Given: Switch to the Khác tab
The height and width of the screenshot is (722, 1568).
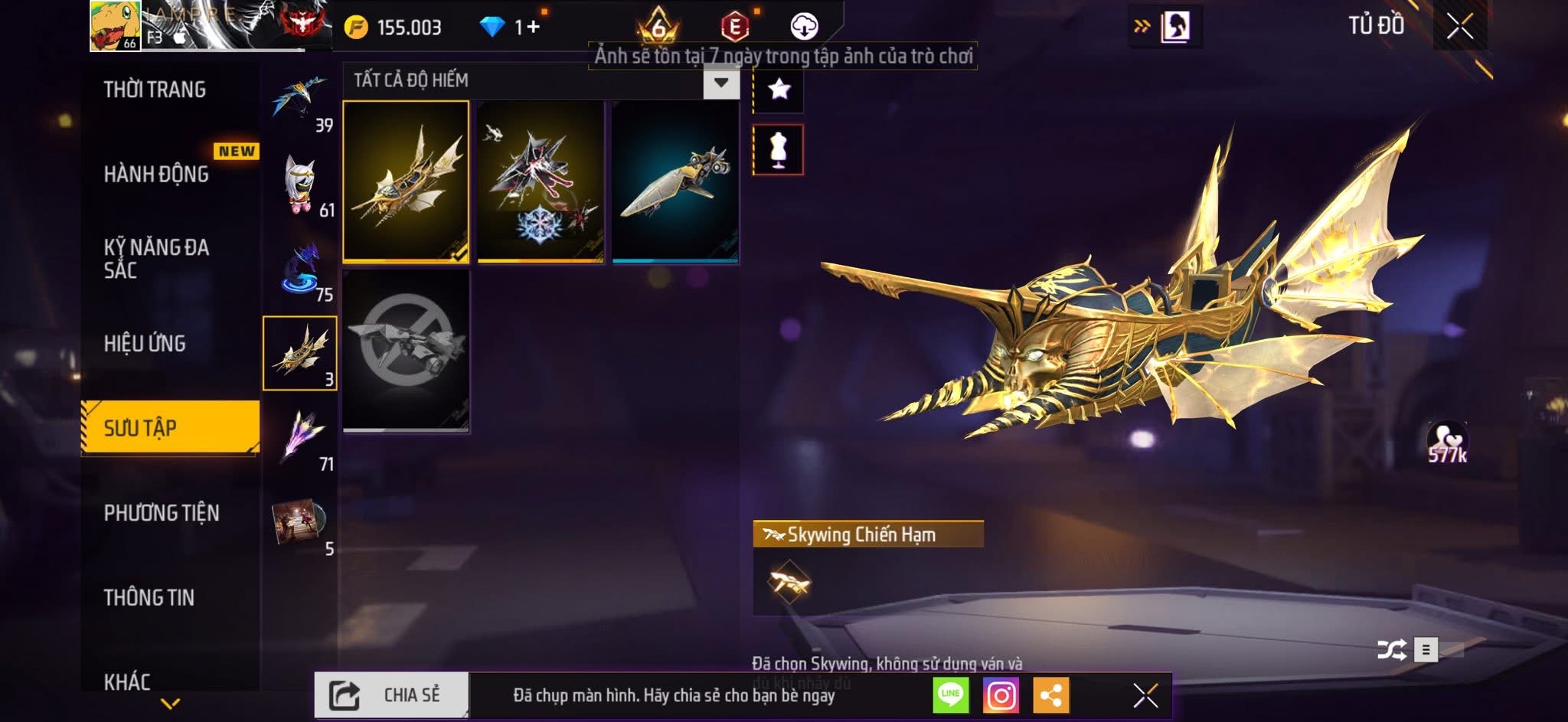Looking at the screenshot, I should click(127, 681).
